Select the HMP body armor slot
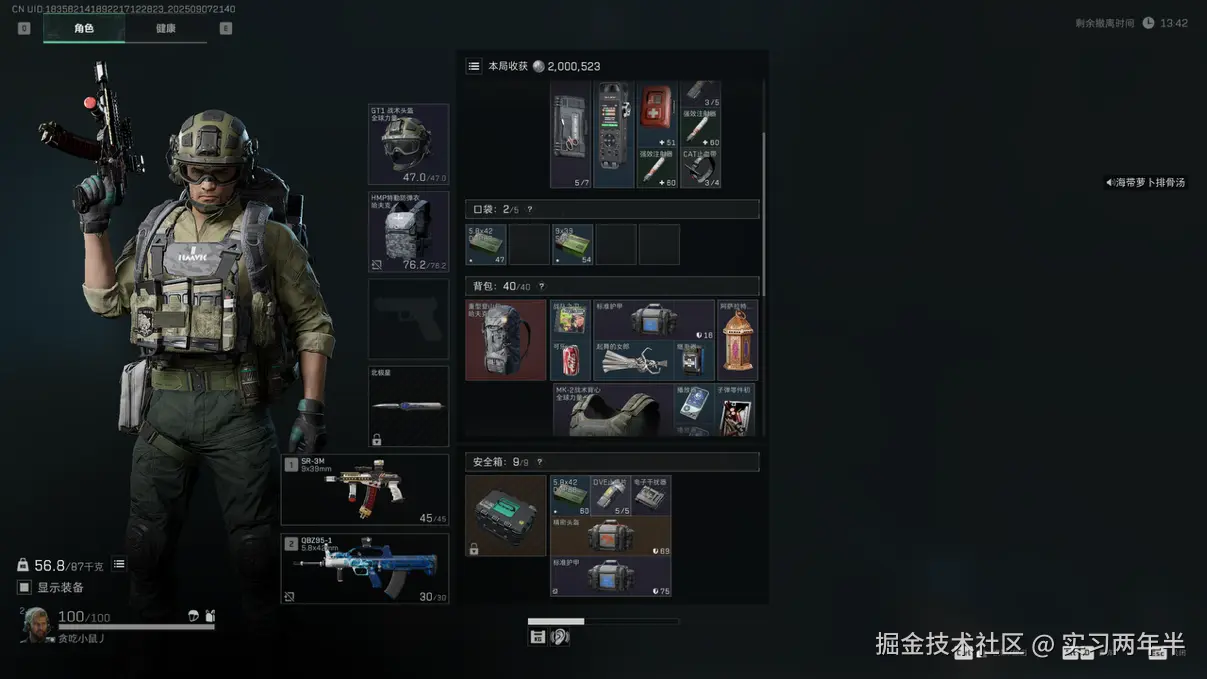The height and width of the screenshot is (679, 1207). tap(408, 232)
